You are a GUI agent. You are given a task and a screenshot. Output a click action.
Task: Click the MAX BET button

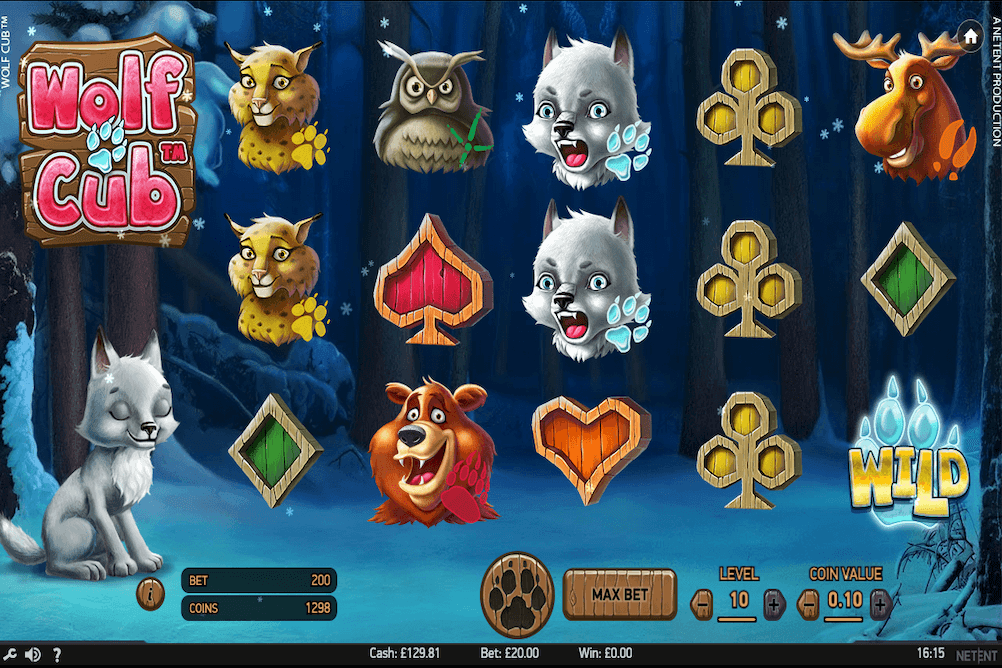620,595
